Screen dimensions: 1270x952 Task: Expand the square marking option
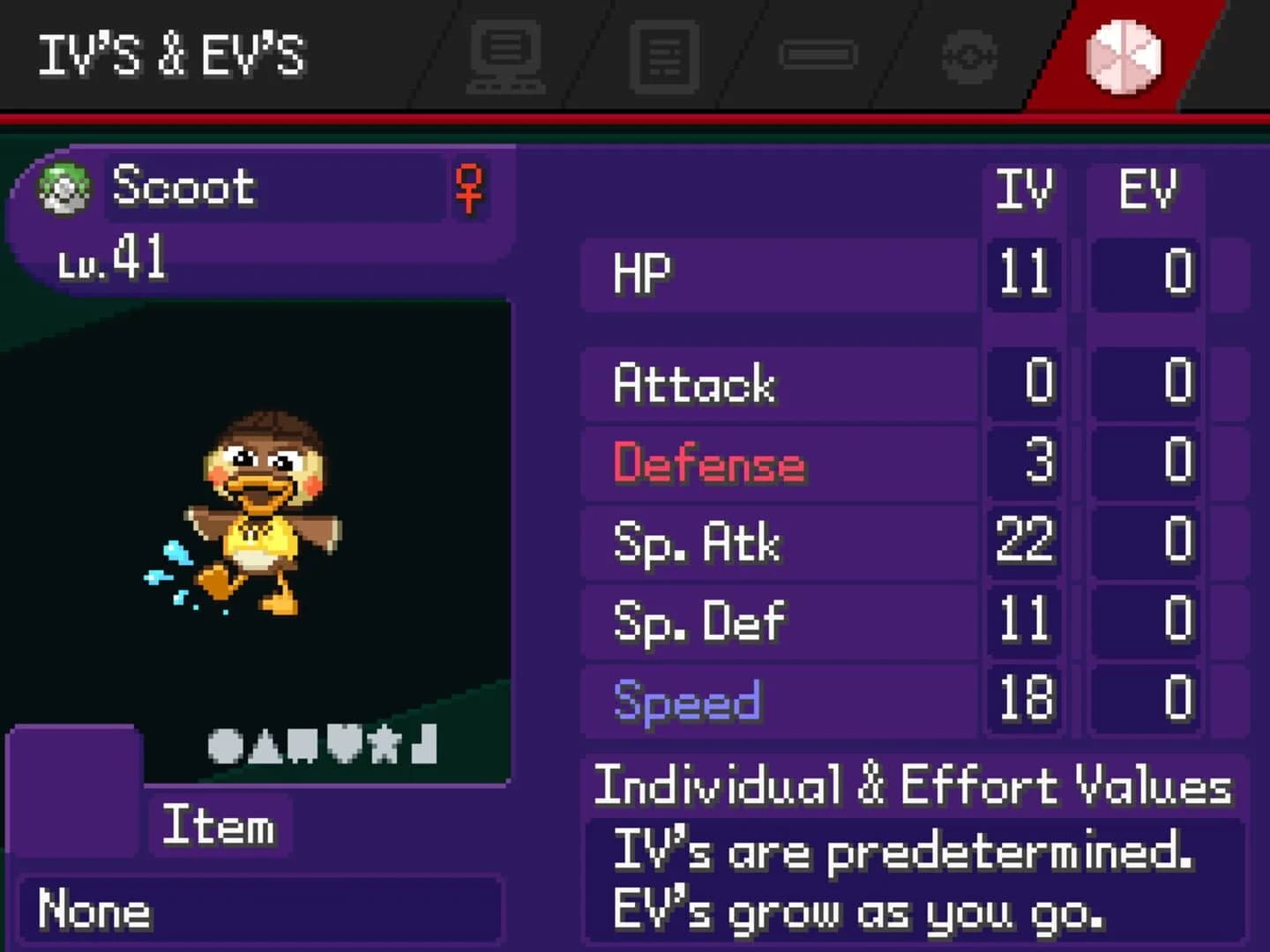click(301, 745)
